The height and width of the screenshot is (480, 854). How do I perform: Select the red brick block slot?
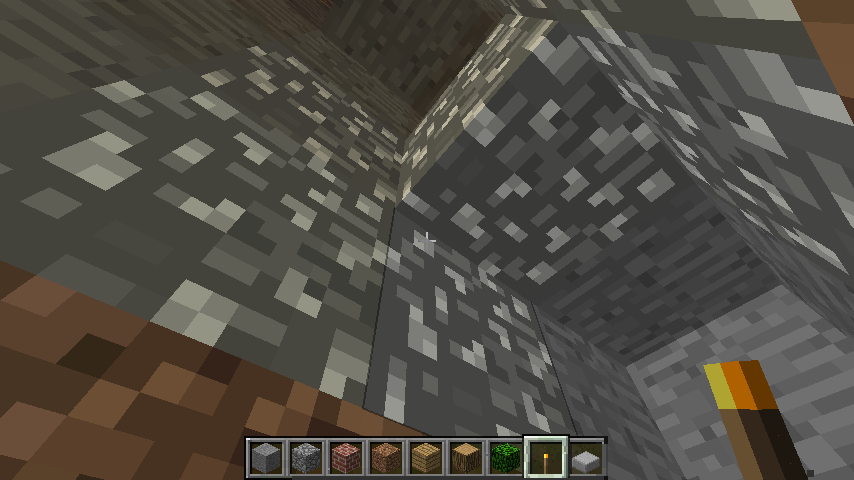click(345, 458)
